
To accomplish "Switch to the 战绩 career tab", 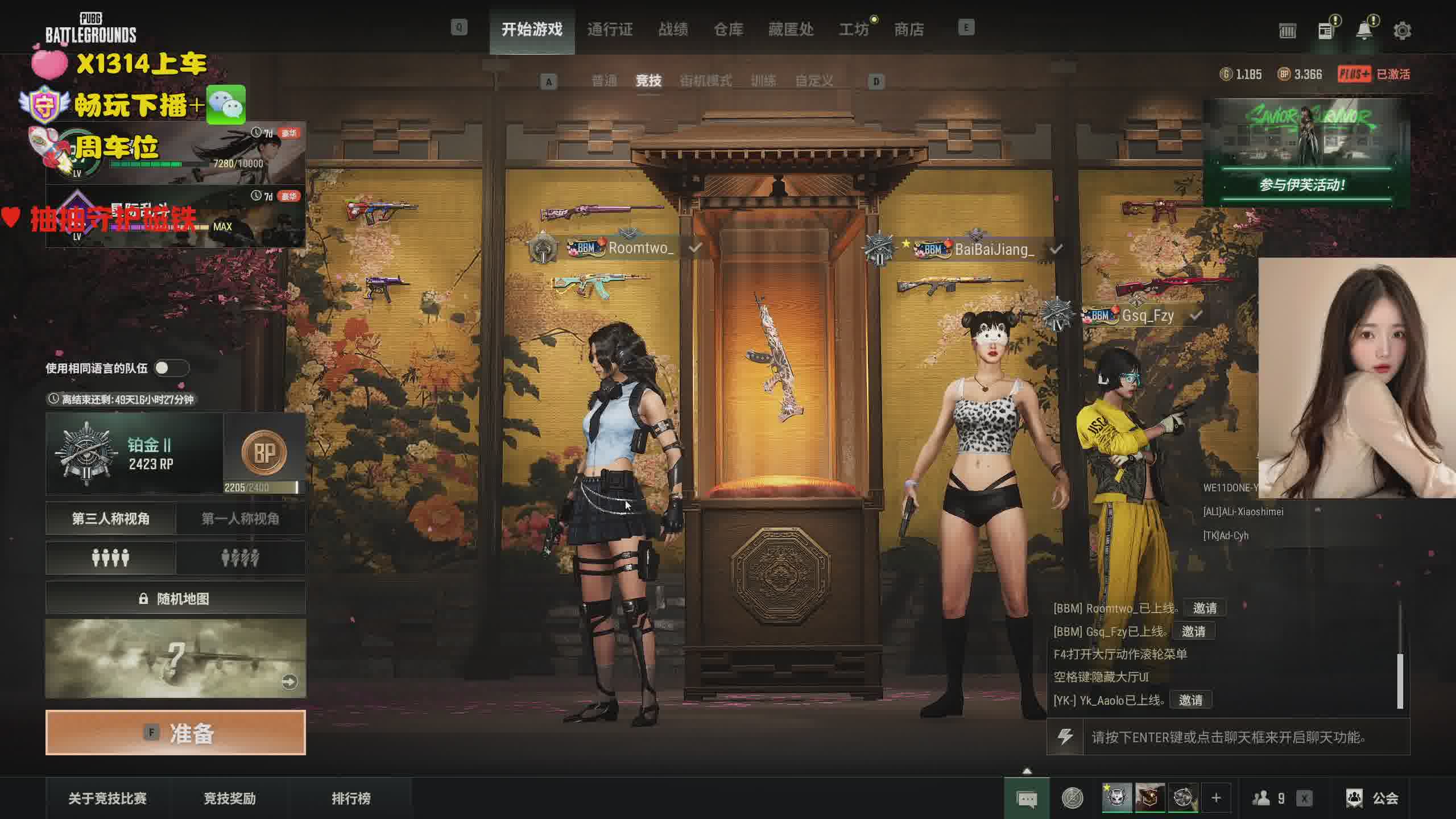I will (673, 29).
